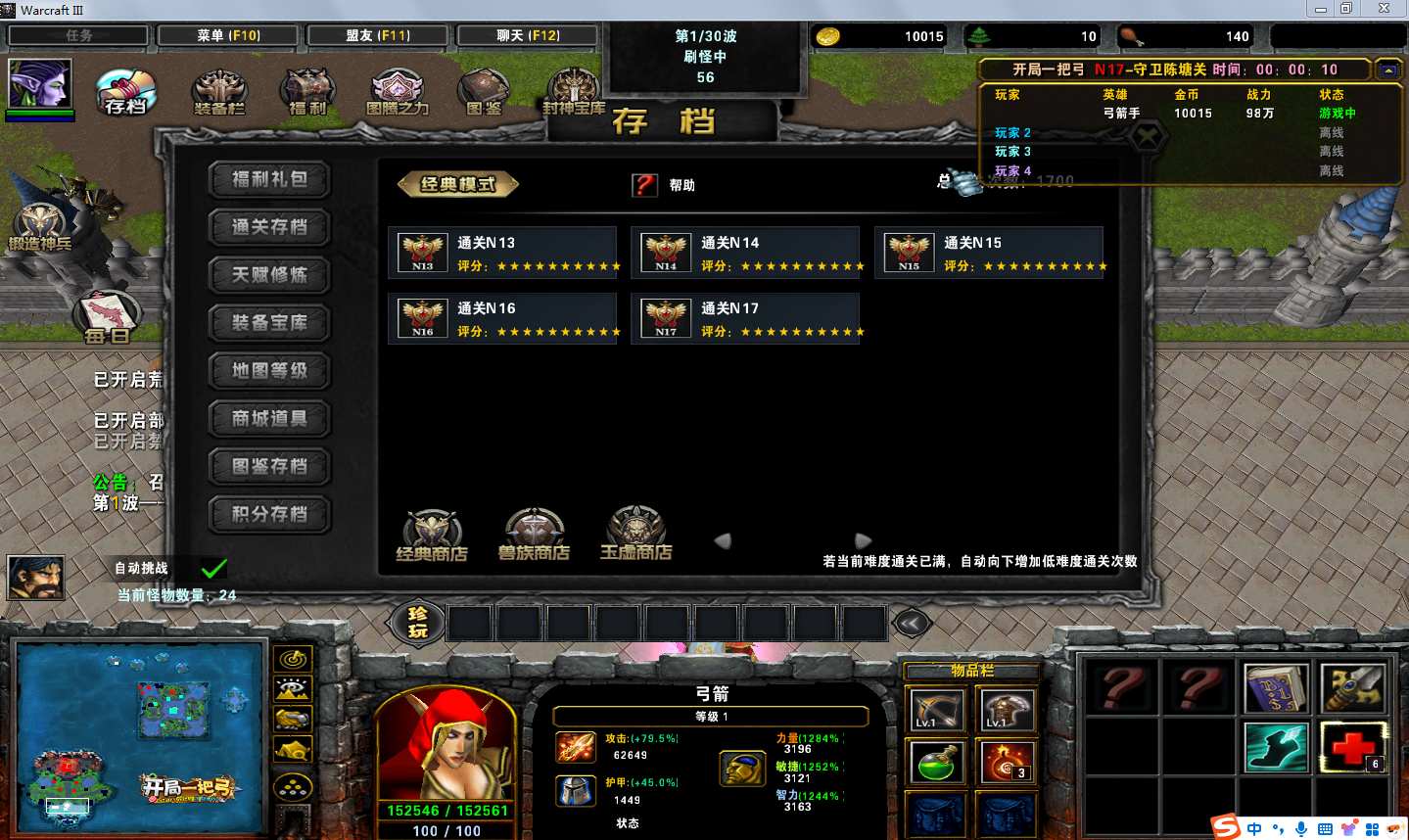The width and height of the screenshot is (1409, 840).
Task: Open the 商城道具 section
Action: (269, 419)
